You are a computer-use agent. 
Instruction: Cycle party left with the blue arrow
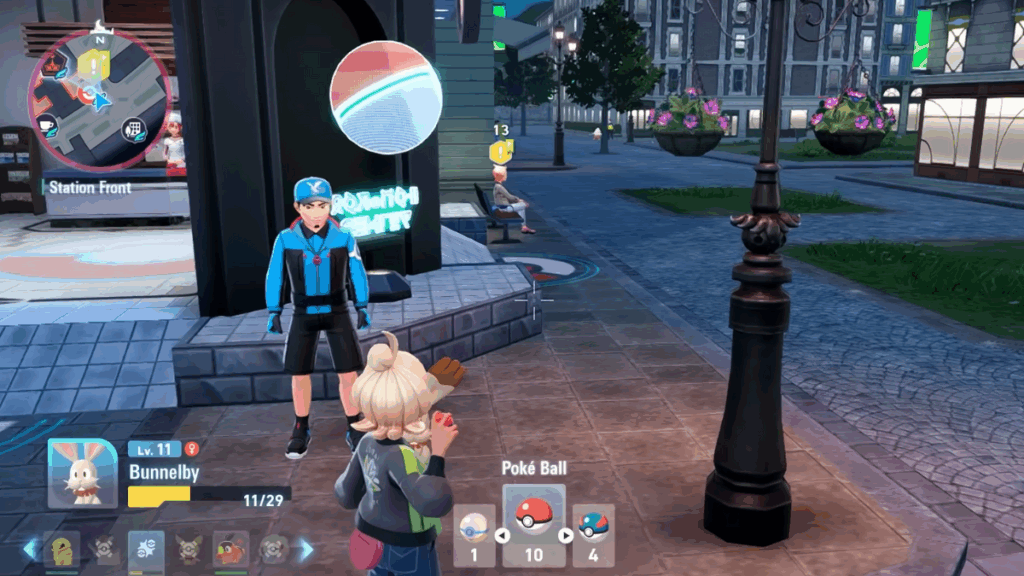pyautogui.click(x=30, y=549)
